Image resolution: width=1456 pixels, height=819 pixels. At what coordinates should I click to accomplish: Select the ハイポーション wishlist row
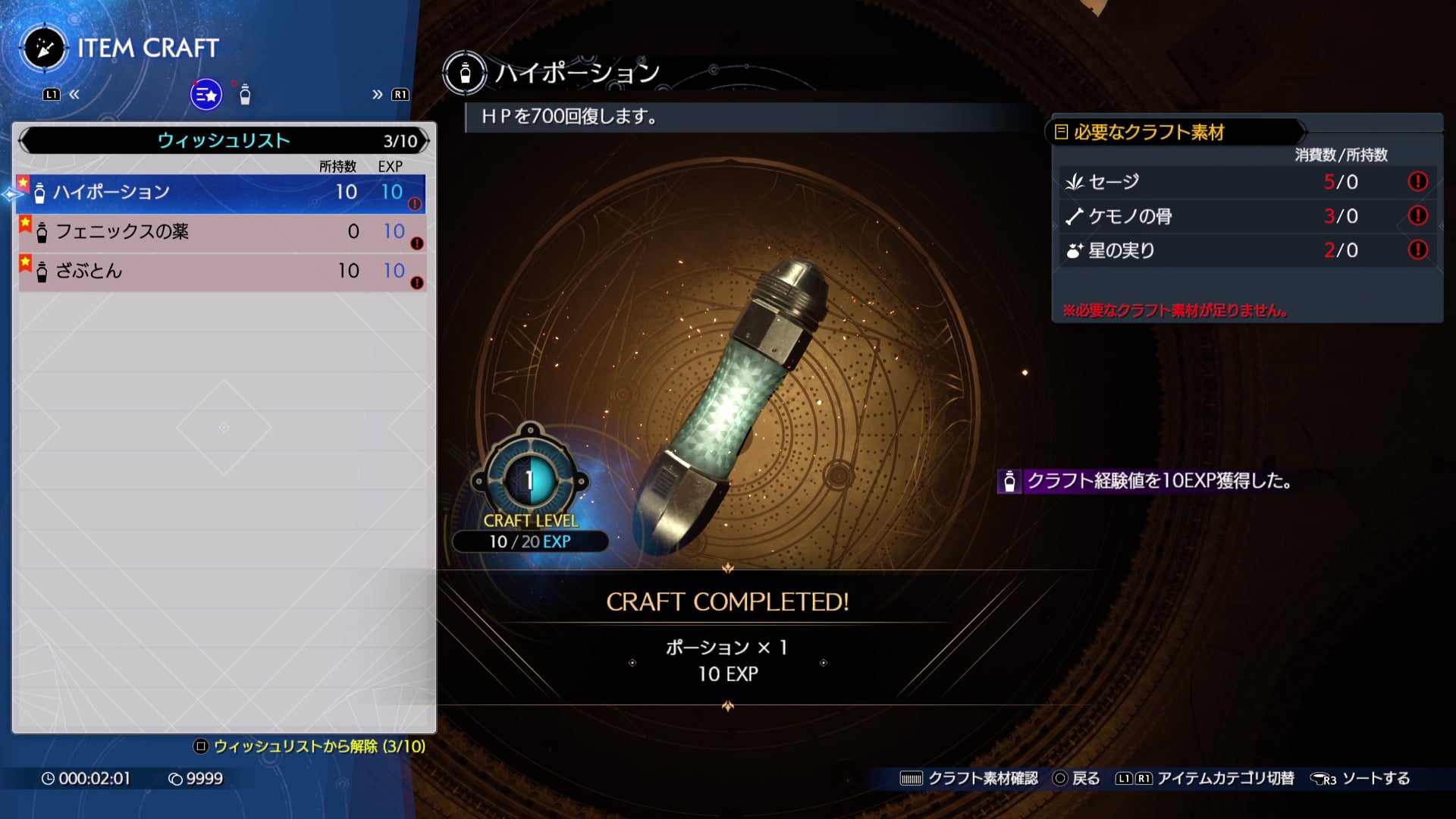click(220, 193)
